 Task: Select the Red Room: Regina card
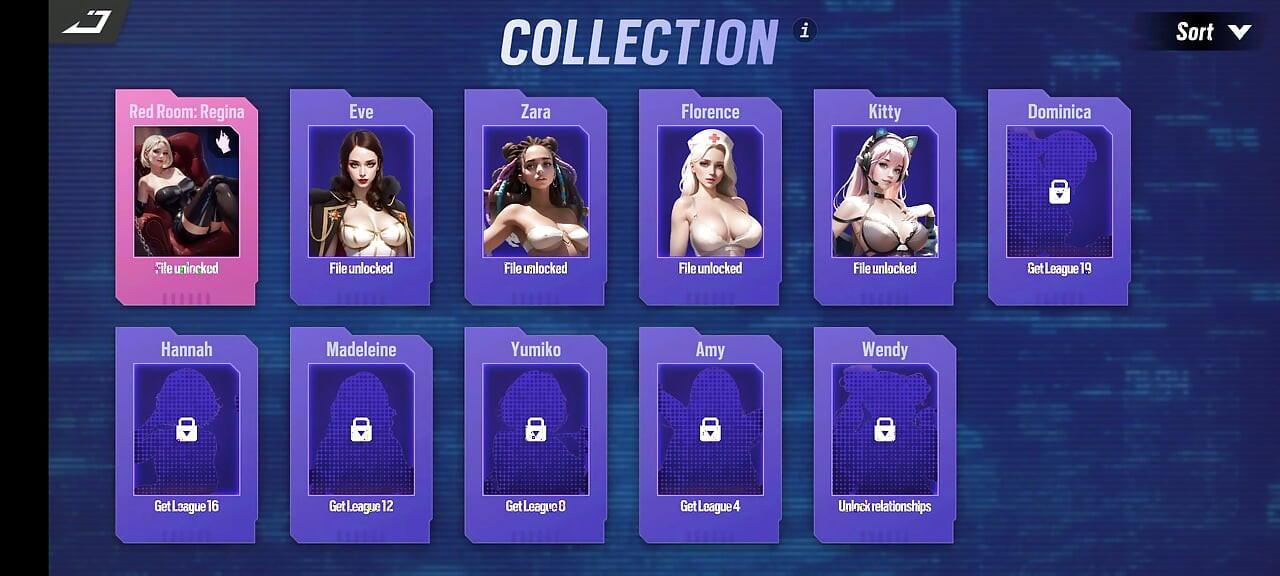click(186, 196)
